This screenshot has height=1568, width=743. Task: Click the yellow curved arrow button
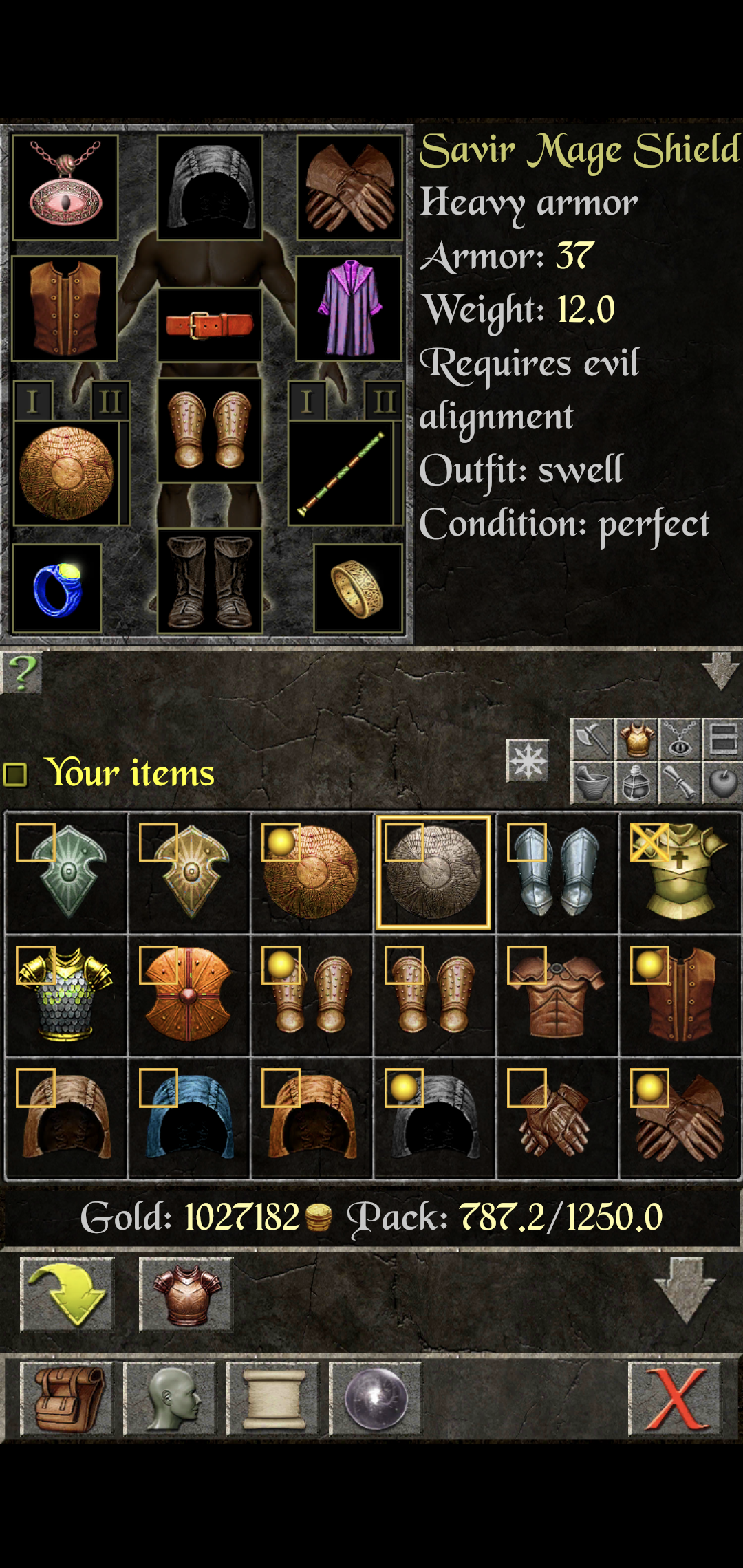click(67, 1294)
